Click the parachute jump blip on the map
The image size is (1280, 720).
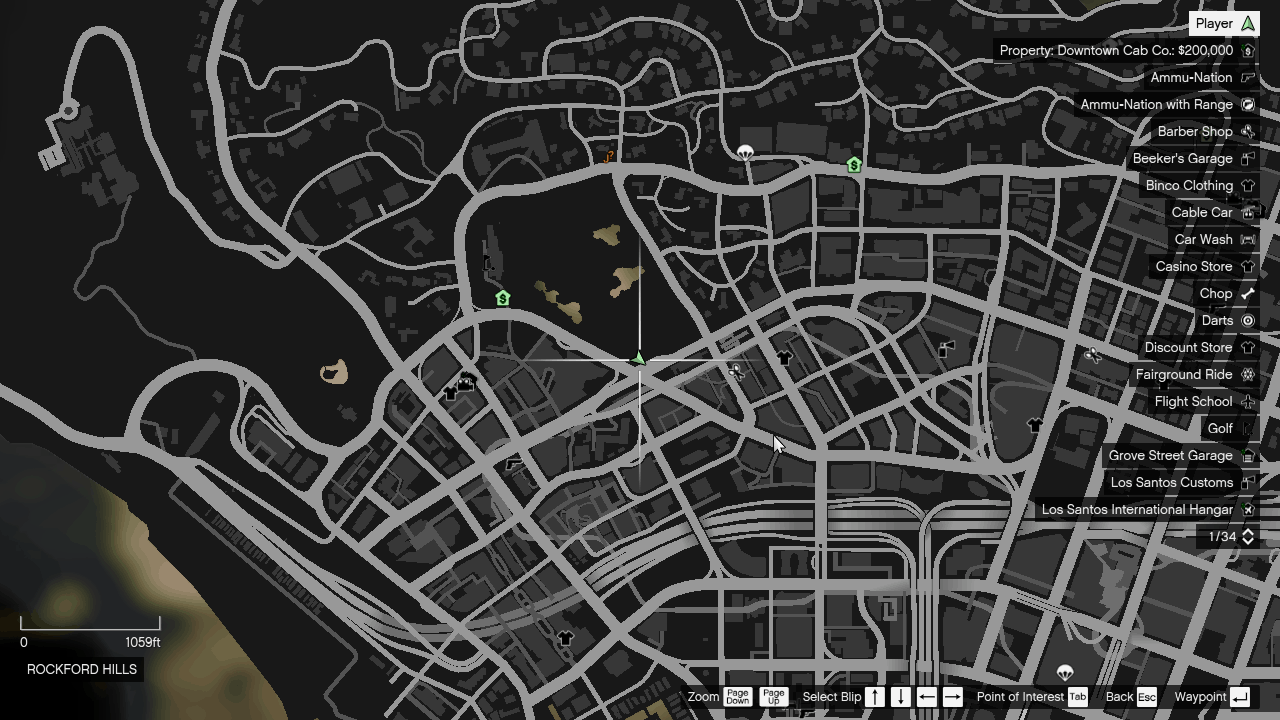click(x=744, y=151)
